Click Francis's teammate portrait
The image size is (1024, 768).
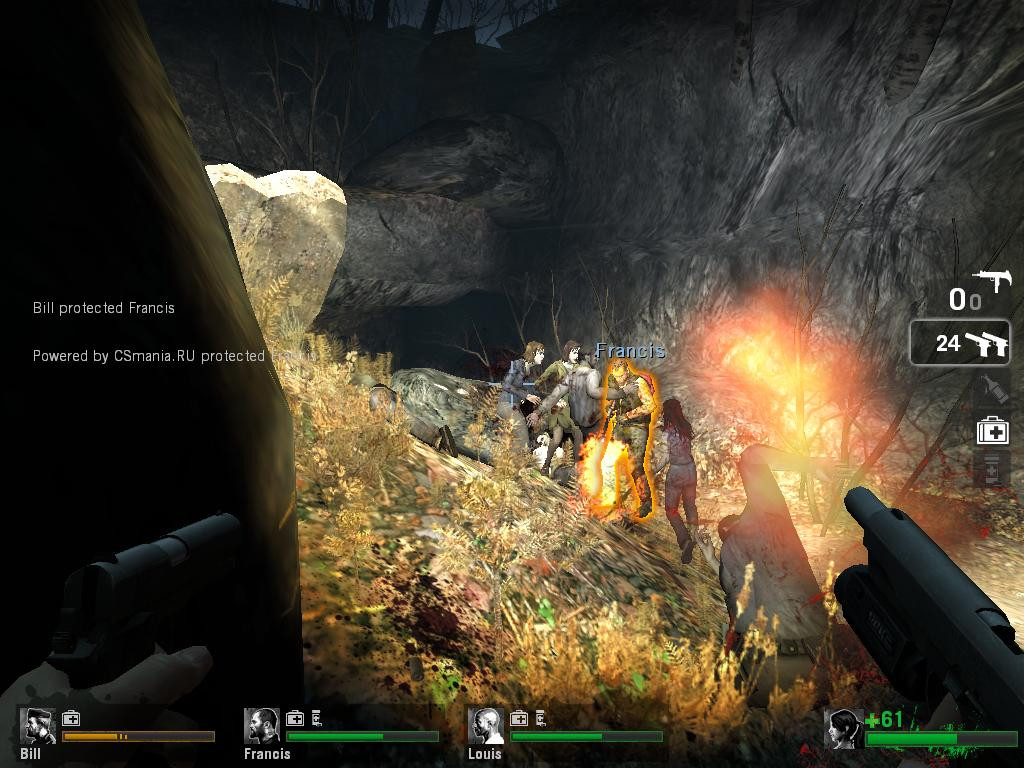click(263, 725)
